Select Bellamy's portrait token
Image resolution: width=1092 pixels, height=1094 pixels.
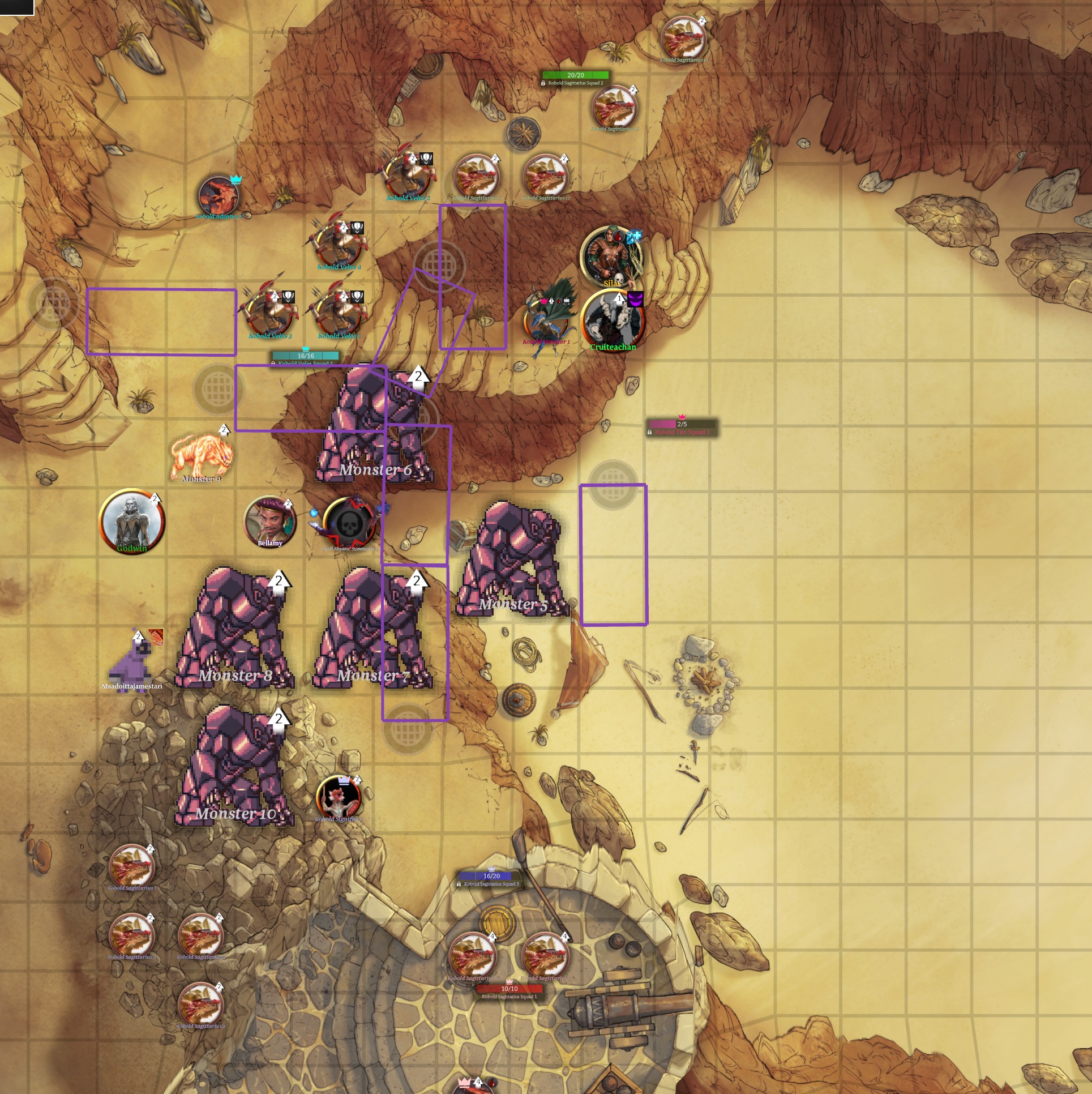click(x=270, y=521)
